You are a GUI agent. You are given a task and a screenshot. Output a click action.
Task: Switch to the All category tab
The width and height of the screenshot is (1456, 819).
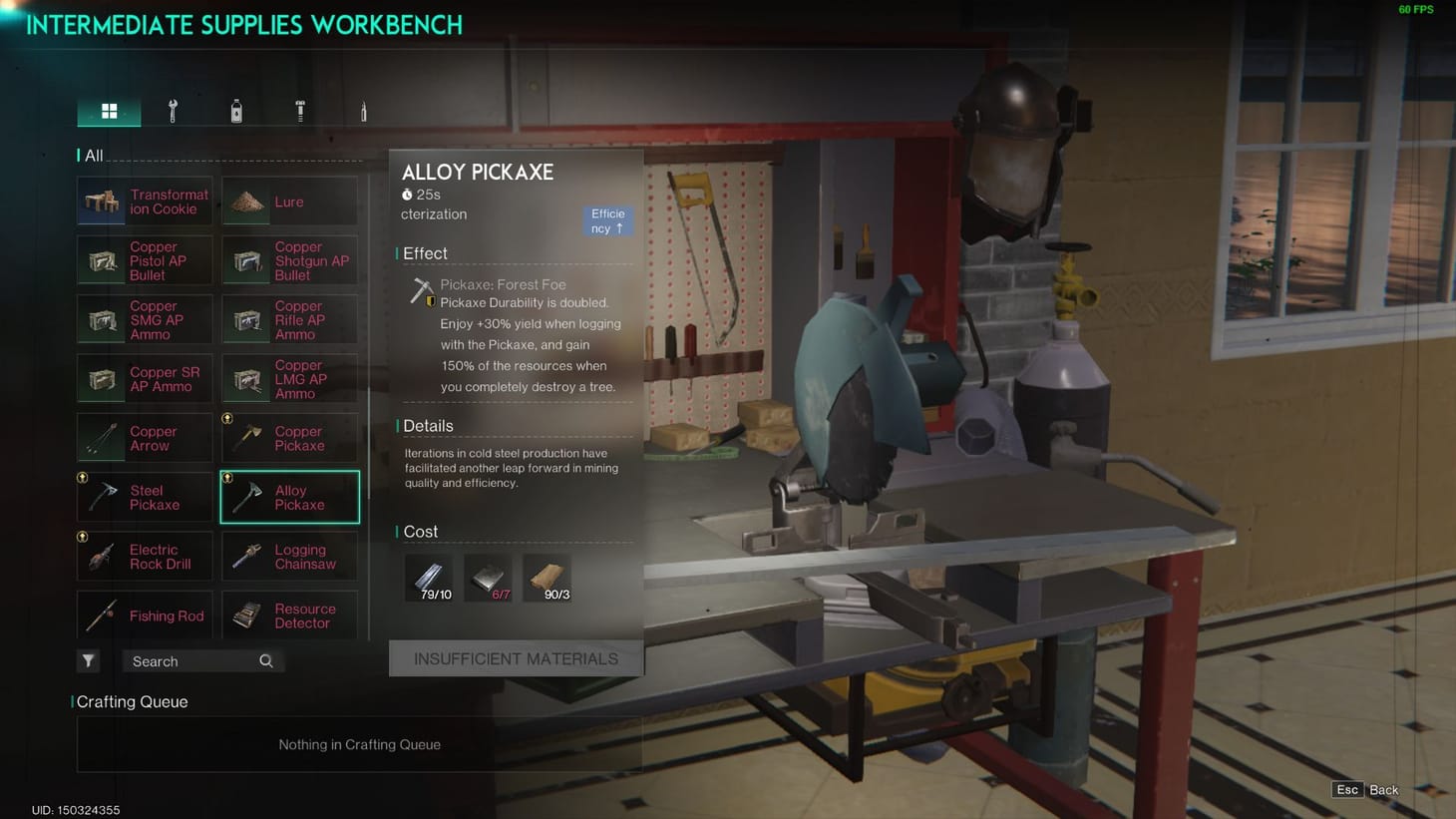(110, 110)
